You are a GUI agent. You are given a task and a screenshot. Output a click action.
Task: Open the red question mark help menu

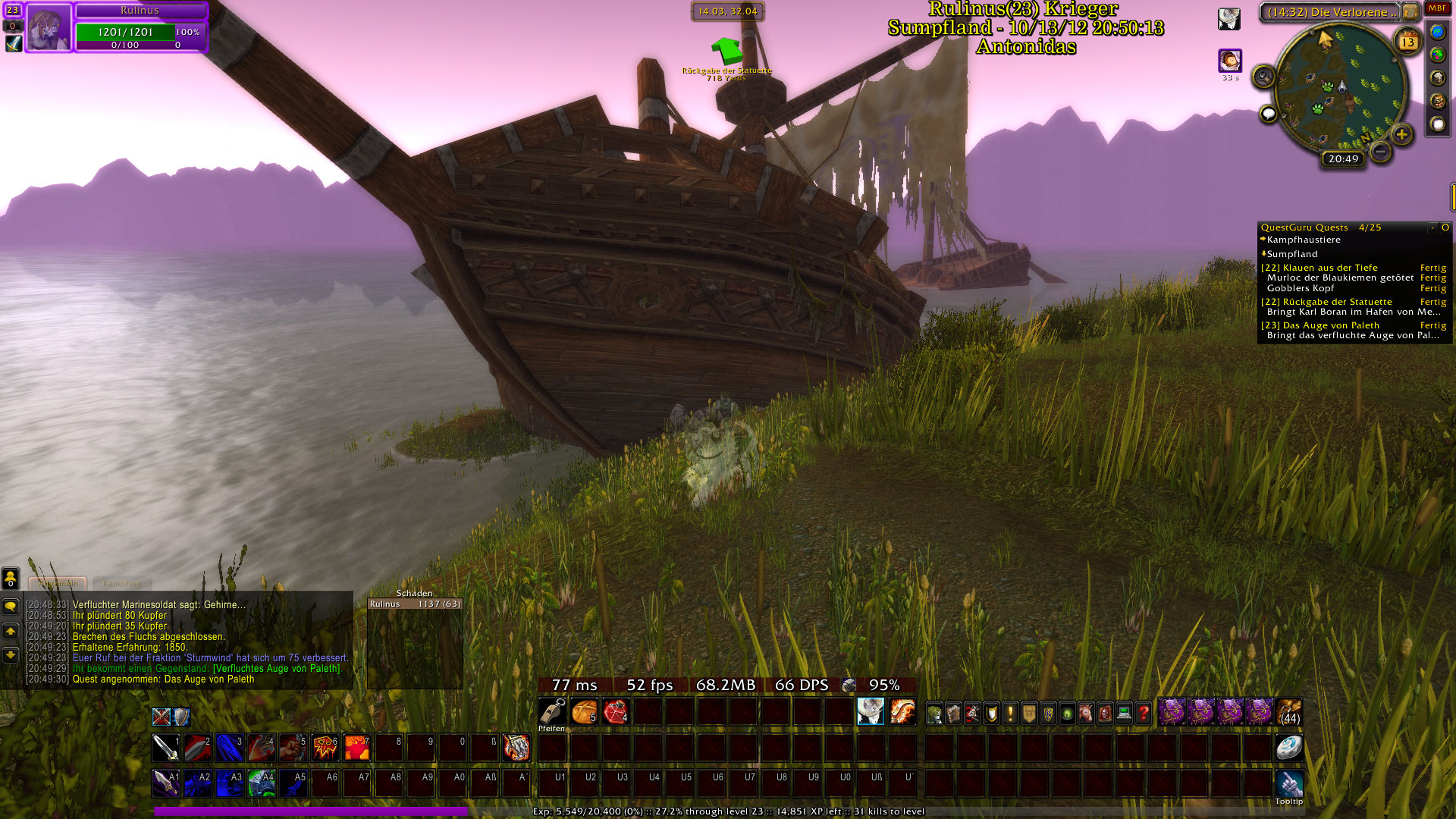[x=1143, y=713]
